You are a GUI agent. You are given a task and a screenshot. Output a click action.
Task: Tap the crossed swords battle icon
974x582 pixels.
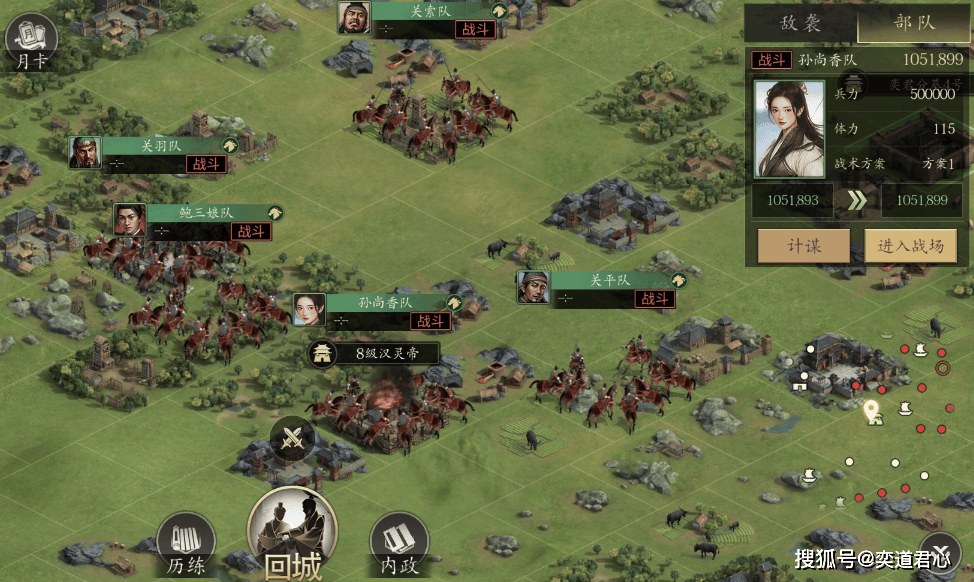coord(292,439)
